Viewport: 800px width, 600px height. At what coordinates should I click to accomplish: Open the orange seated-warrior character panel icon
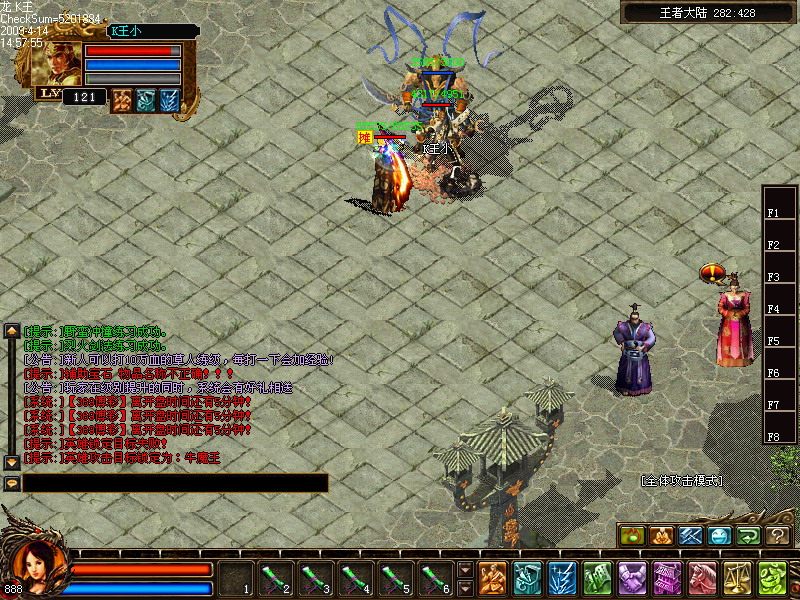coord(492,578)
